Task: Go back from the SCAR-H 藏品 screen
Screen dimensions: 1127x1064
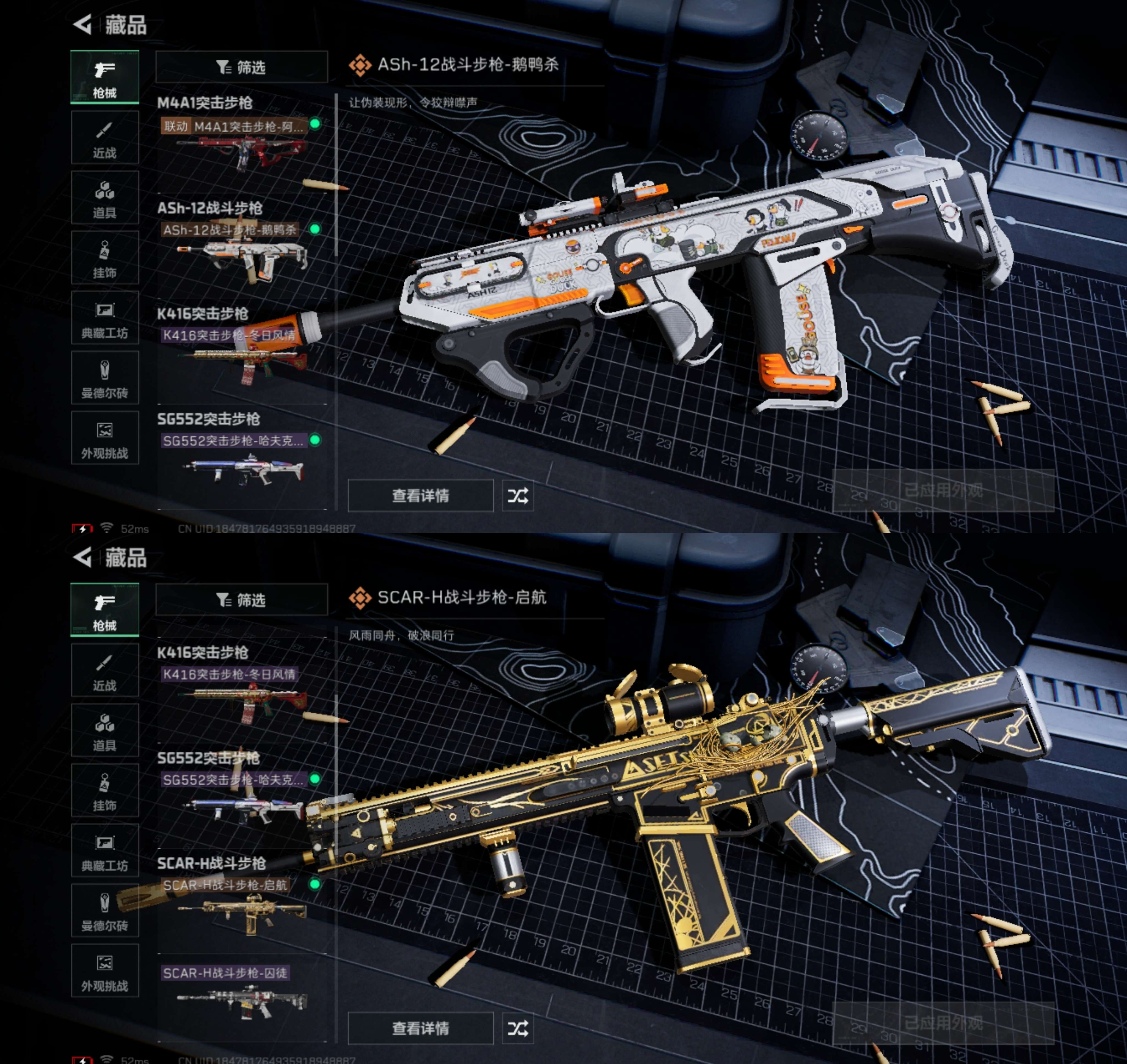Action: click(x=83, y=557)
